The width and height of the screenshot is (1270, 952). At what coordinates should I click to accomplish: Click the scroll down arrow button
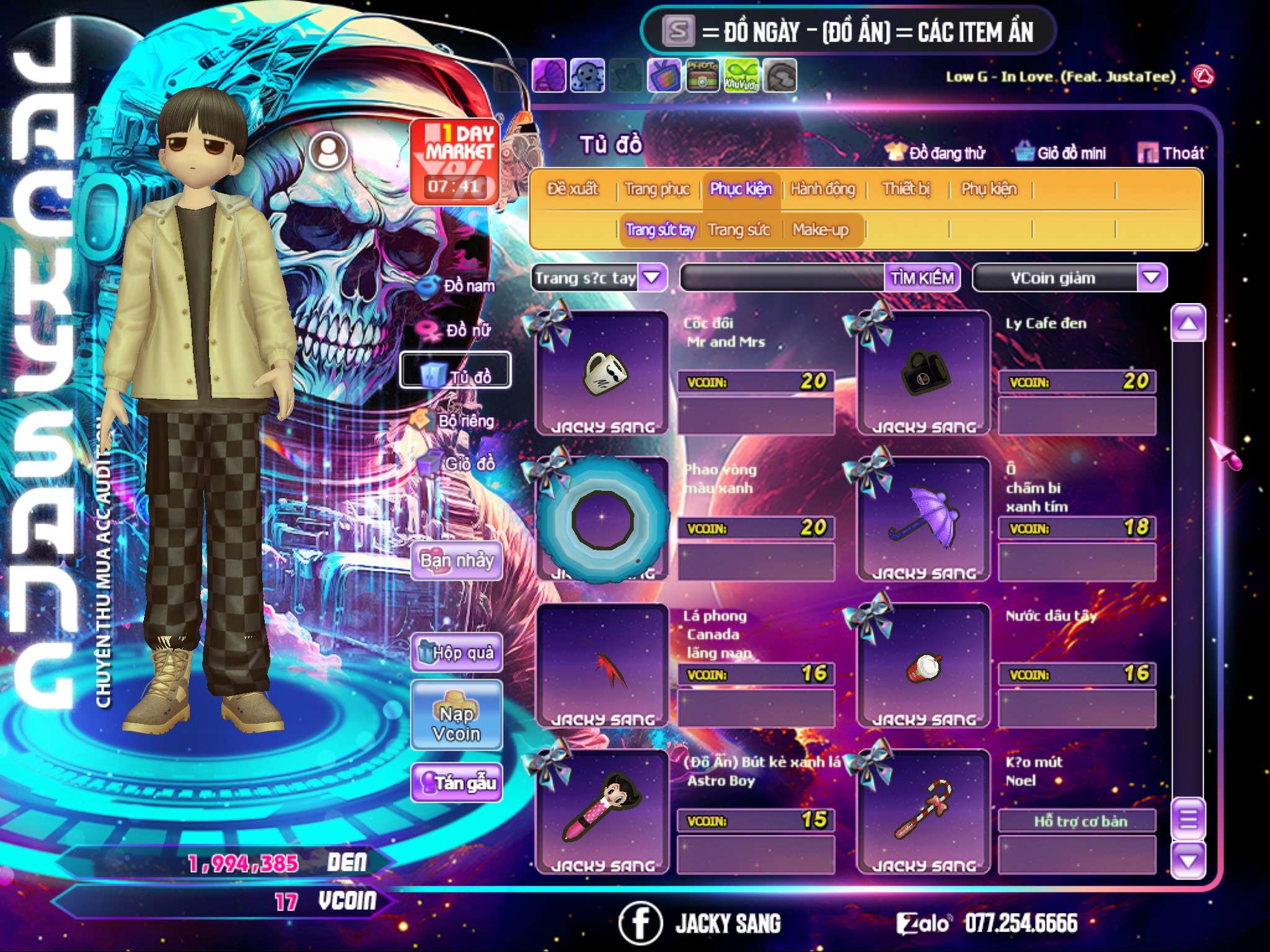pyautogui.click(x=1188, y=861)
